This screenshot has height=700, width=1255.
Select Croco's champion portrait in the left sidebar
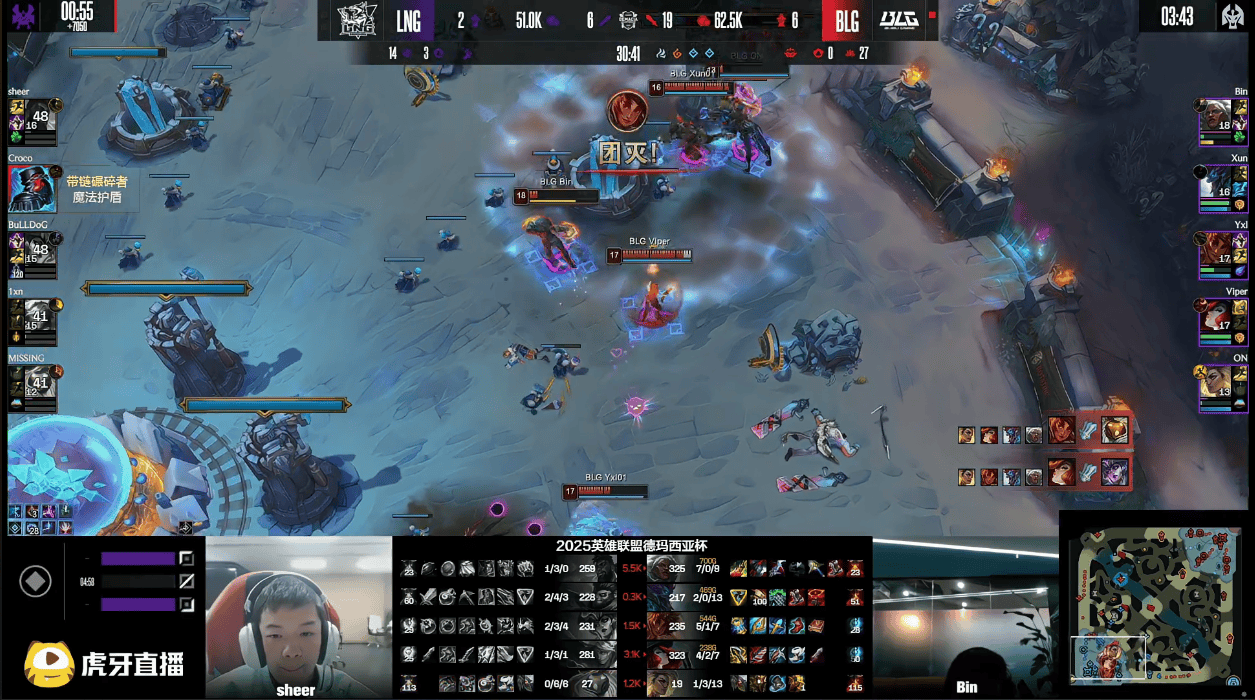(32, 188)
